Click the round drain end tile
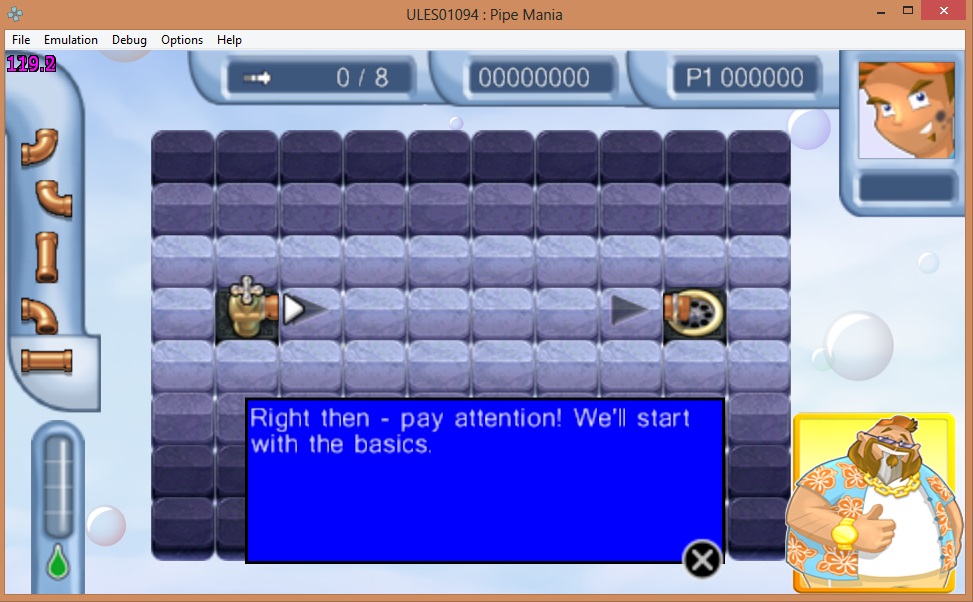Viewport: 973px width, 602px height. tap(694, 311)
